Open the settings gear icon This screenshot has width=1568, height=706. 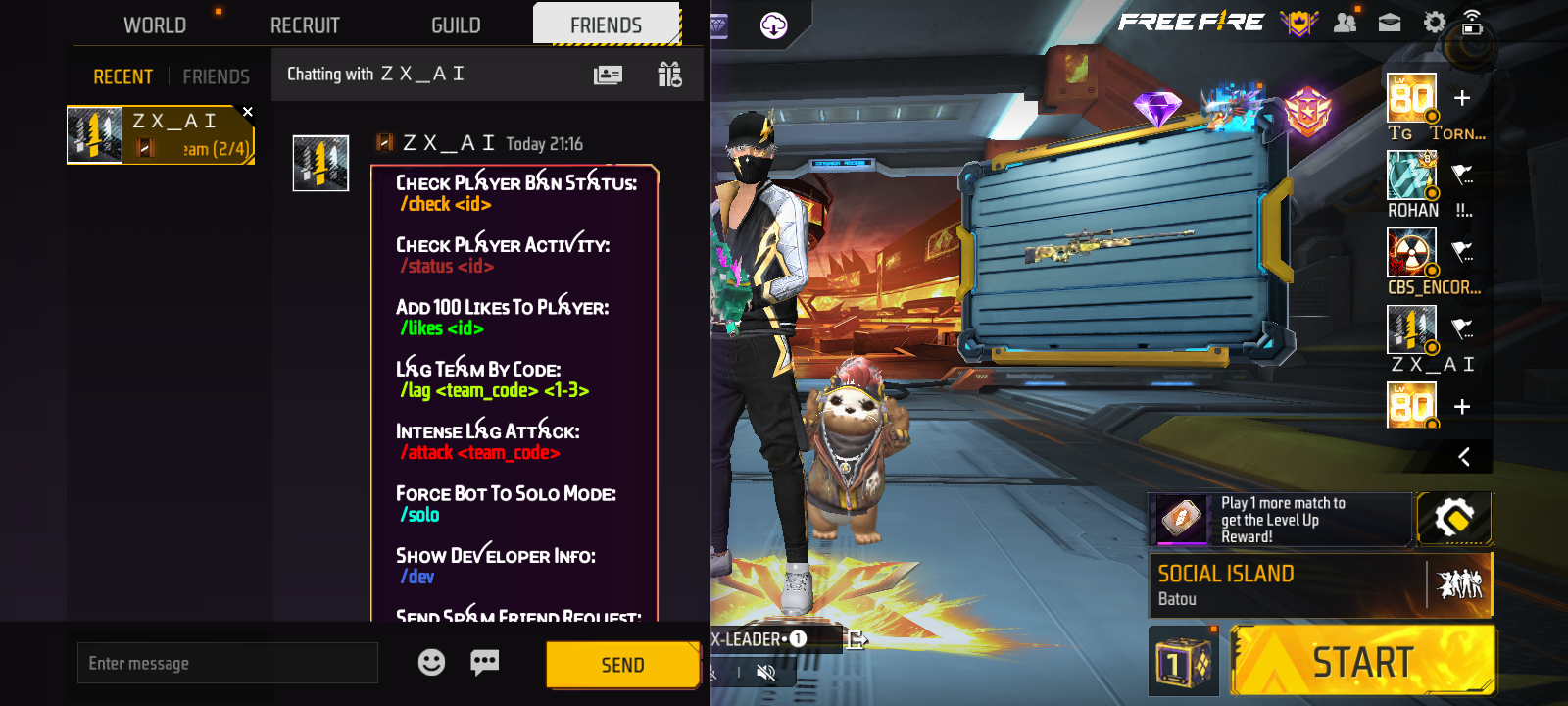(1434, 23)
